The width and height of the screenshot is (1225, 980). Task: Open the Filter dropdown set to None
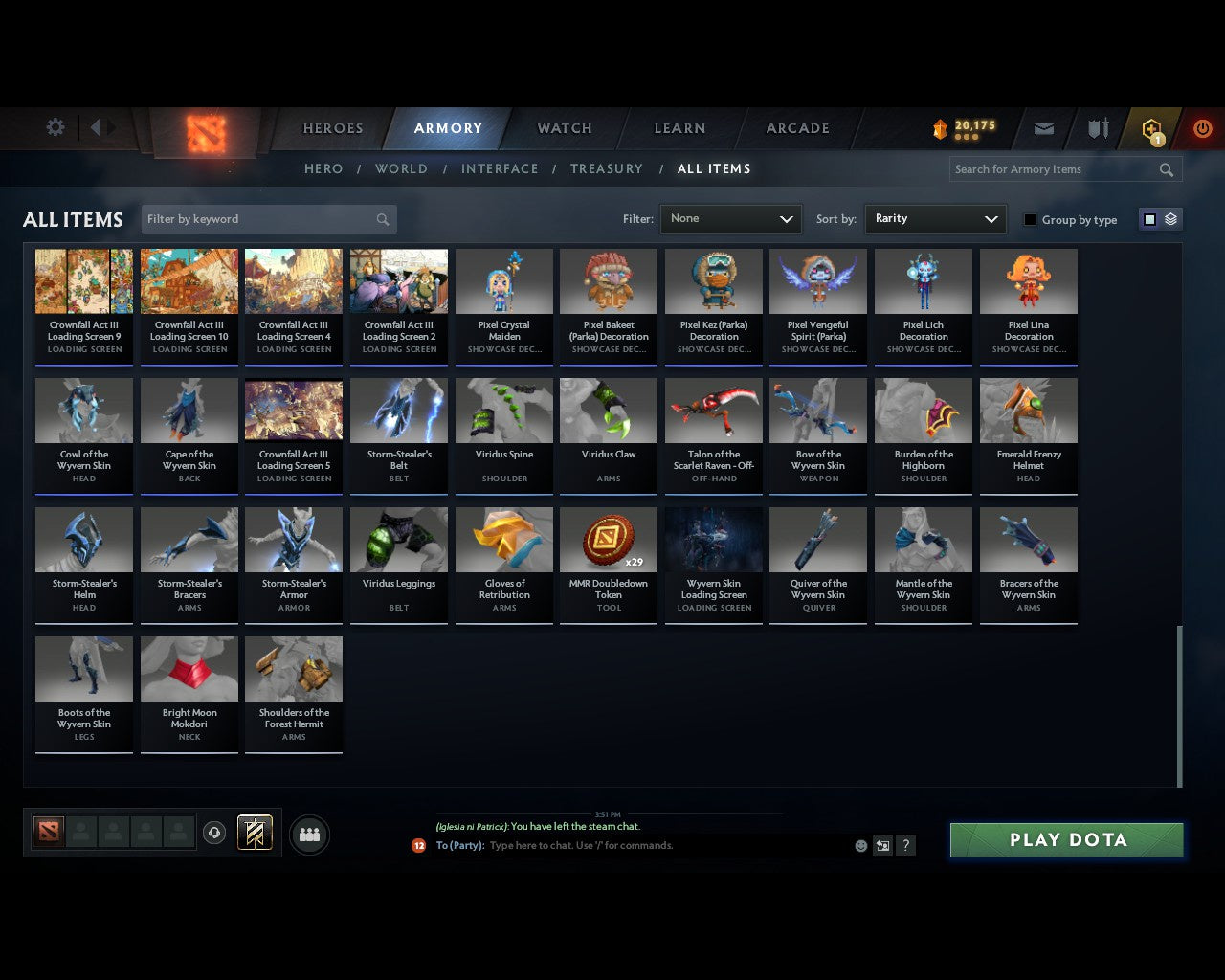(x=730, y=218)
